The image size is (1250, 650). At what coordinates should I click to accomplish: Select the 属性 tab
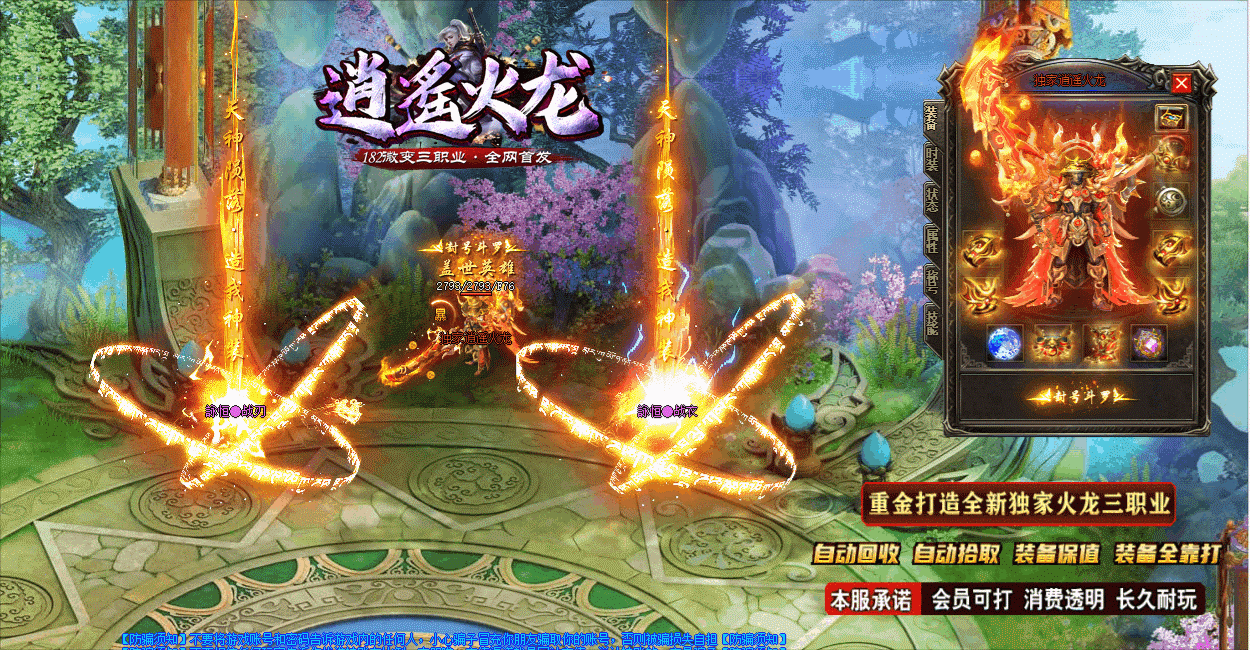point(931,240)
